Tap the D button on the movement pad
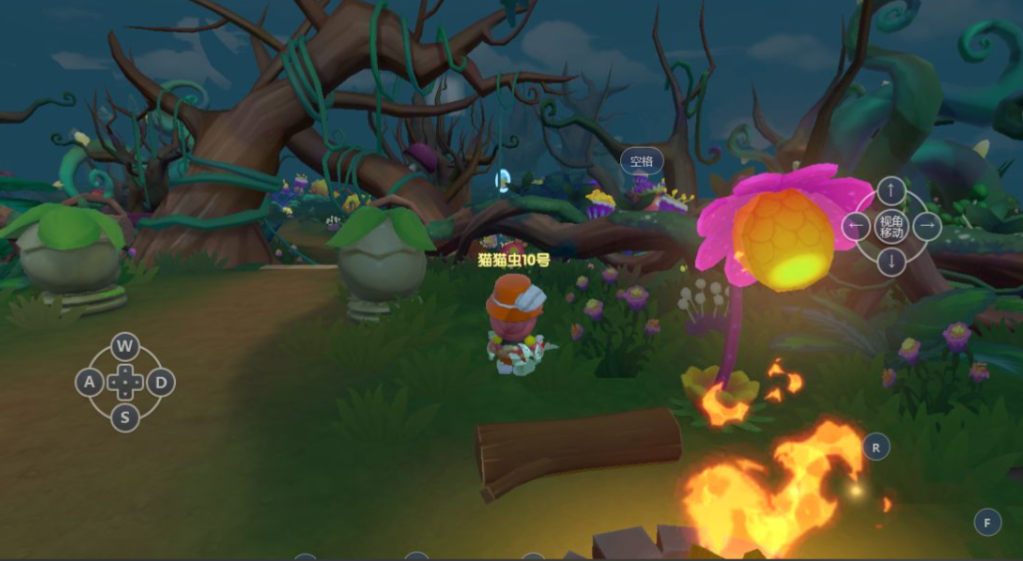 click(x=160, y=382)
